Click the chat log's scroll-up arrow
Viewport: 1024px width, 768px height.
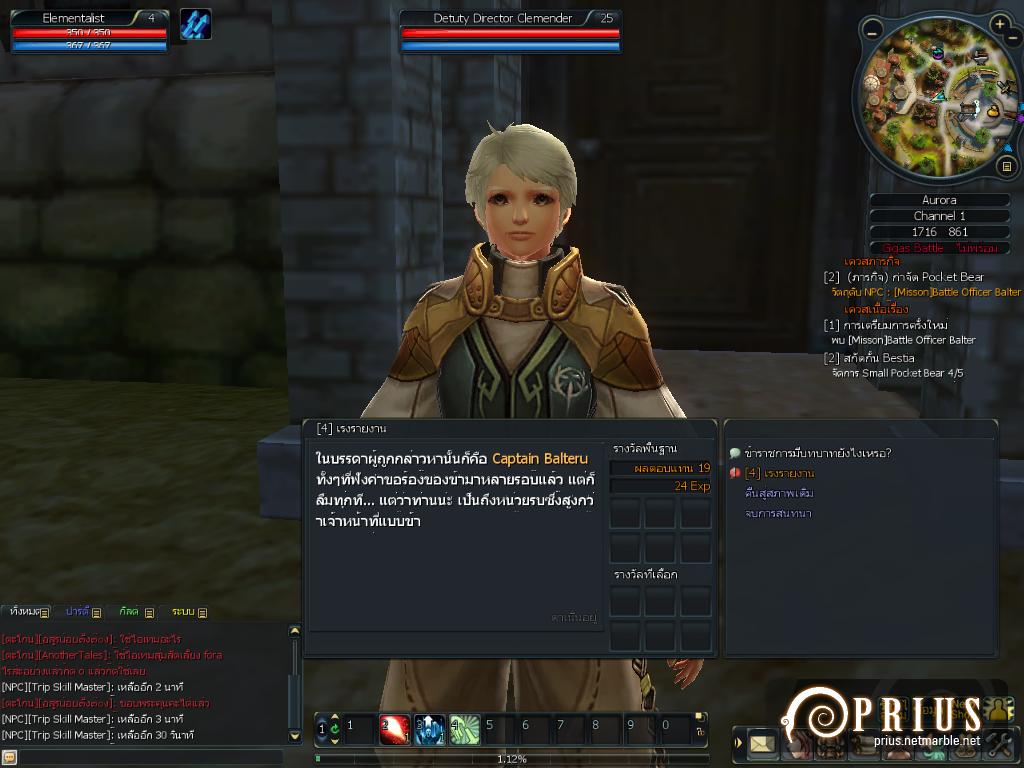(x=294, y=631)
